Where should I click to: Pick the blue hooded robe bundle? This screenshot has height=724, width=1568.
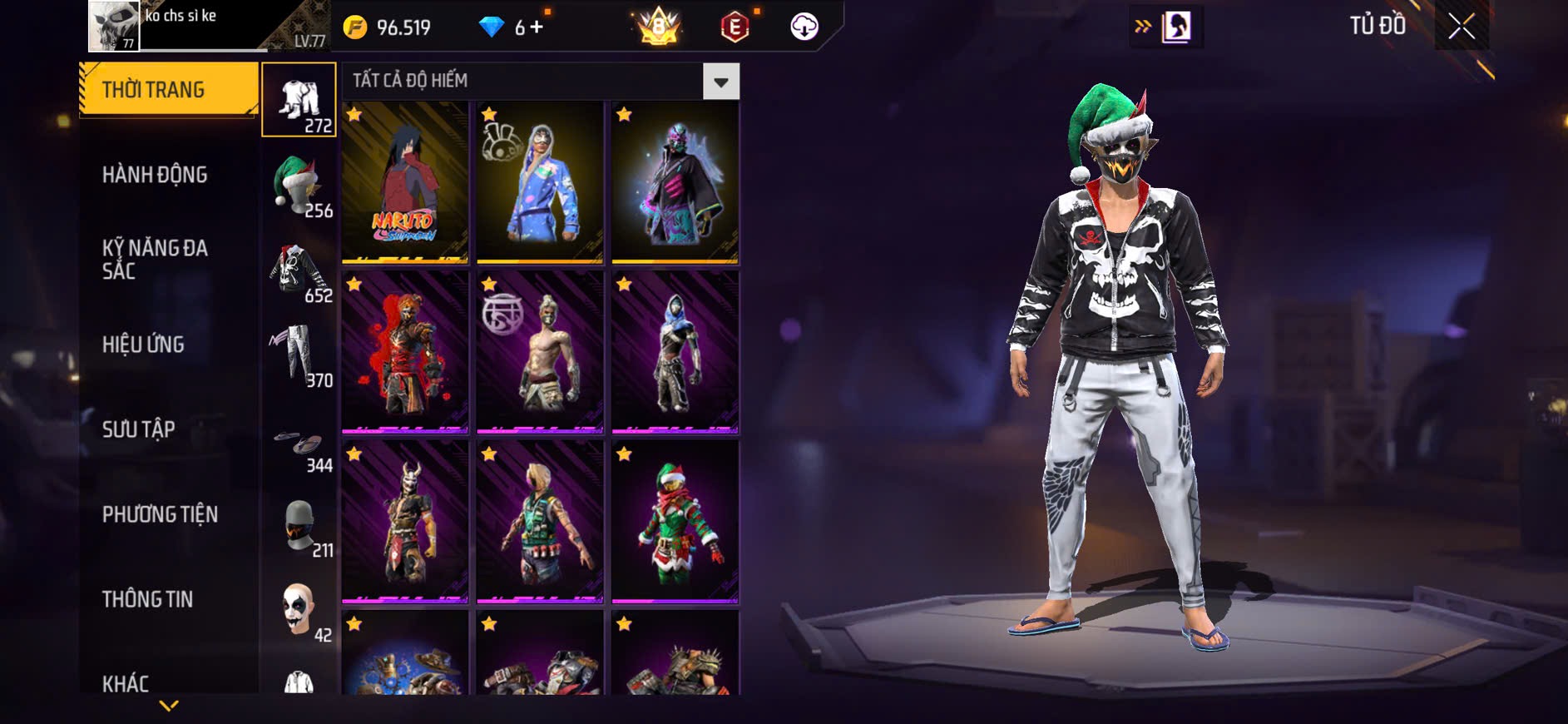pos(540,182)
